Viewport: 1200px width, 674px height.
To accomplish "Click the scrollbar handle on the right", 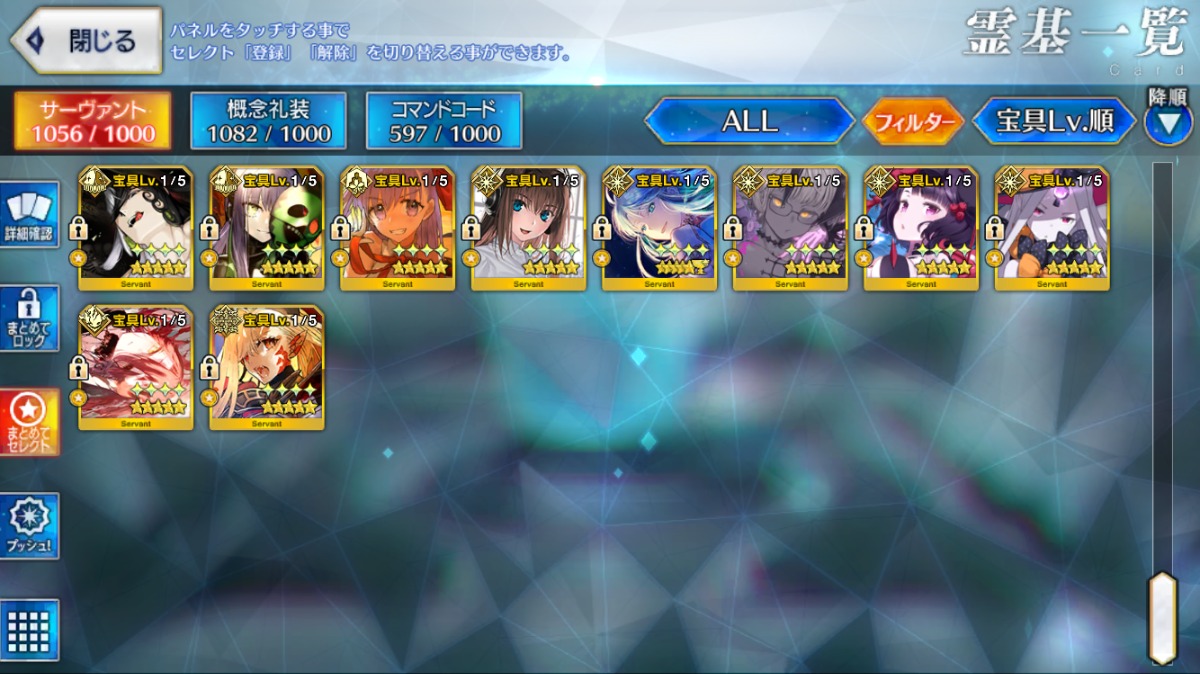I will click(x=1162, y=616).
